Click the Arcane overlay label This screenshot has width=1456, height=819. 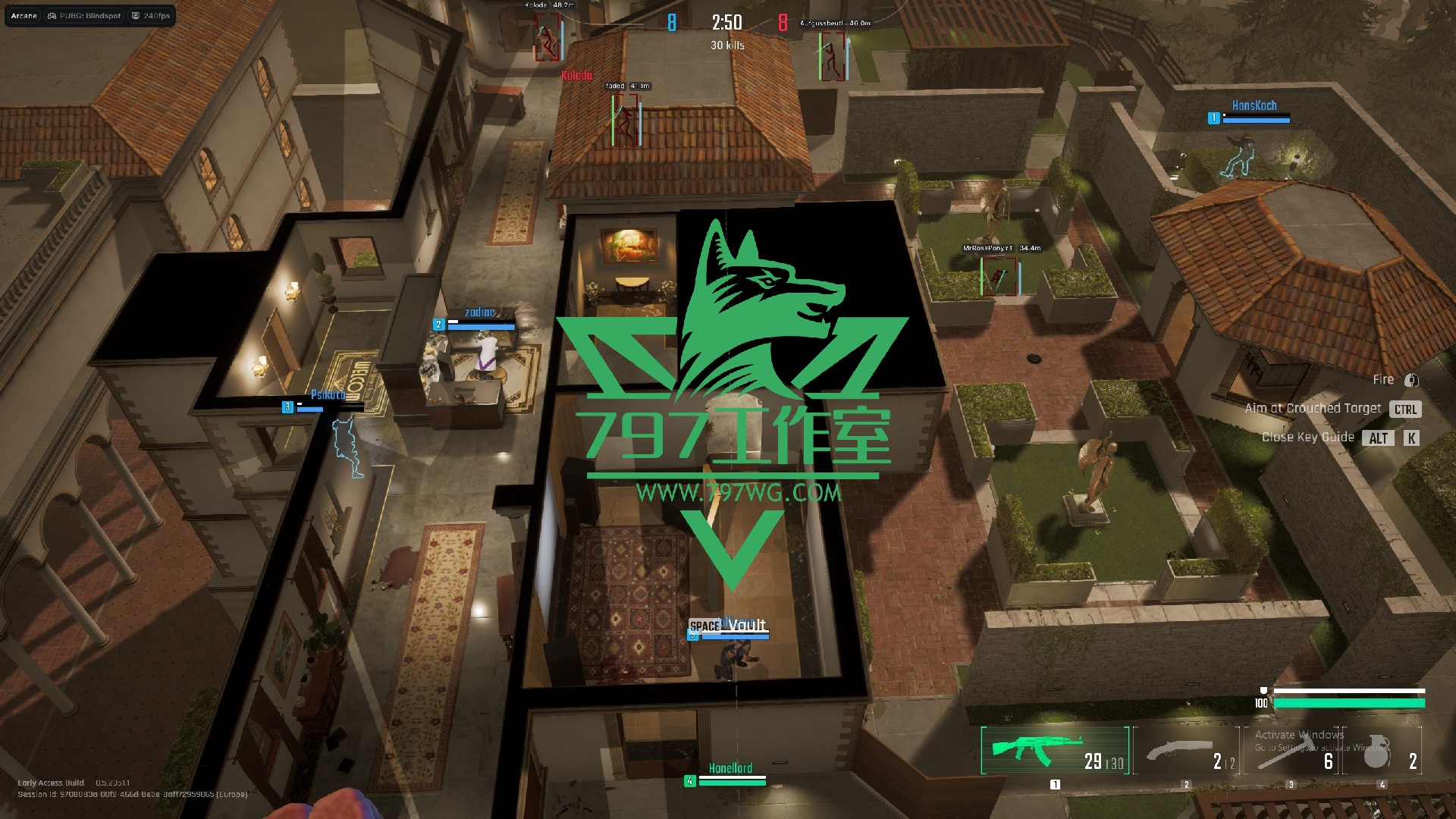pos(24,15)
